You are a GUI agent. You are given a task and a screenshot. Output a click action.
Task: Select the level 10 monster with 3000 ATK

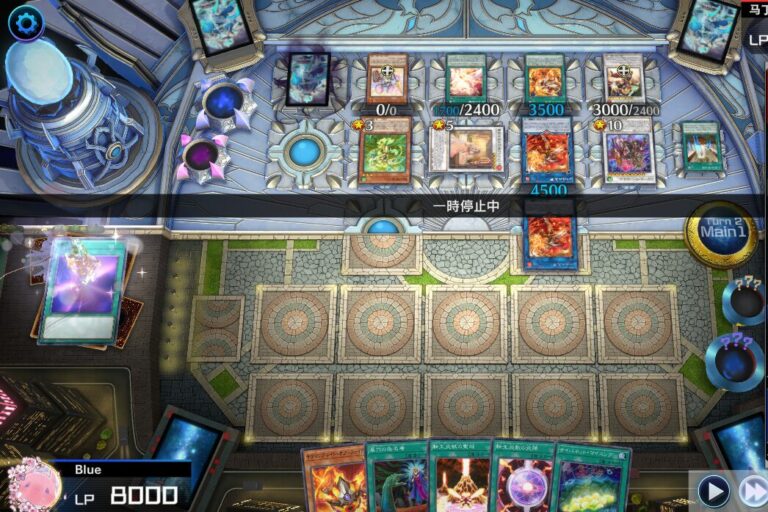click(628, 153)
